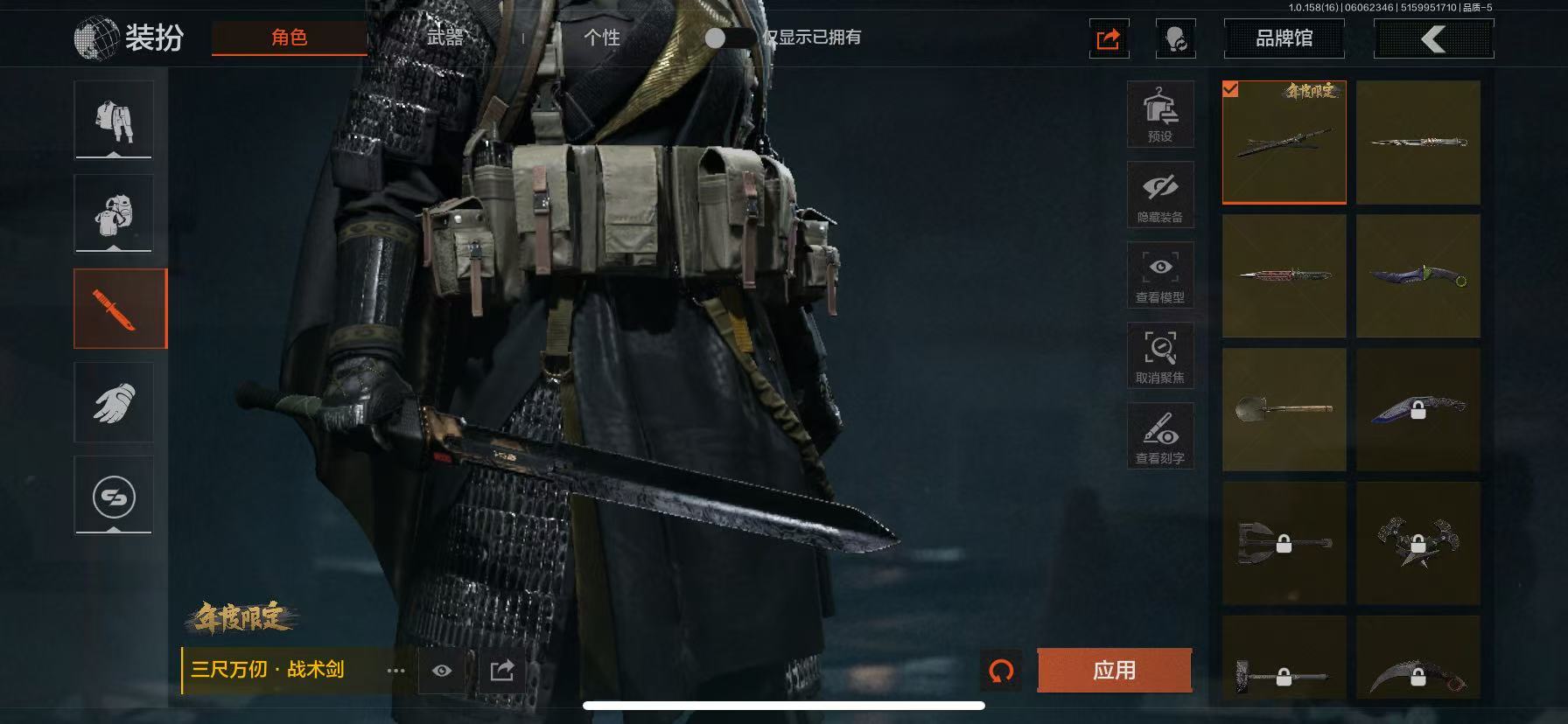Open the 品牌馆 store
The width and height of the screenshot is (1568, 724).
1284,38
